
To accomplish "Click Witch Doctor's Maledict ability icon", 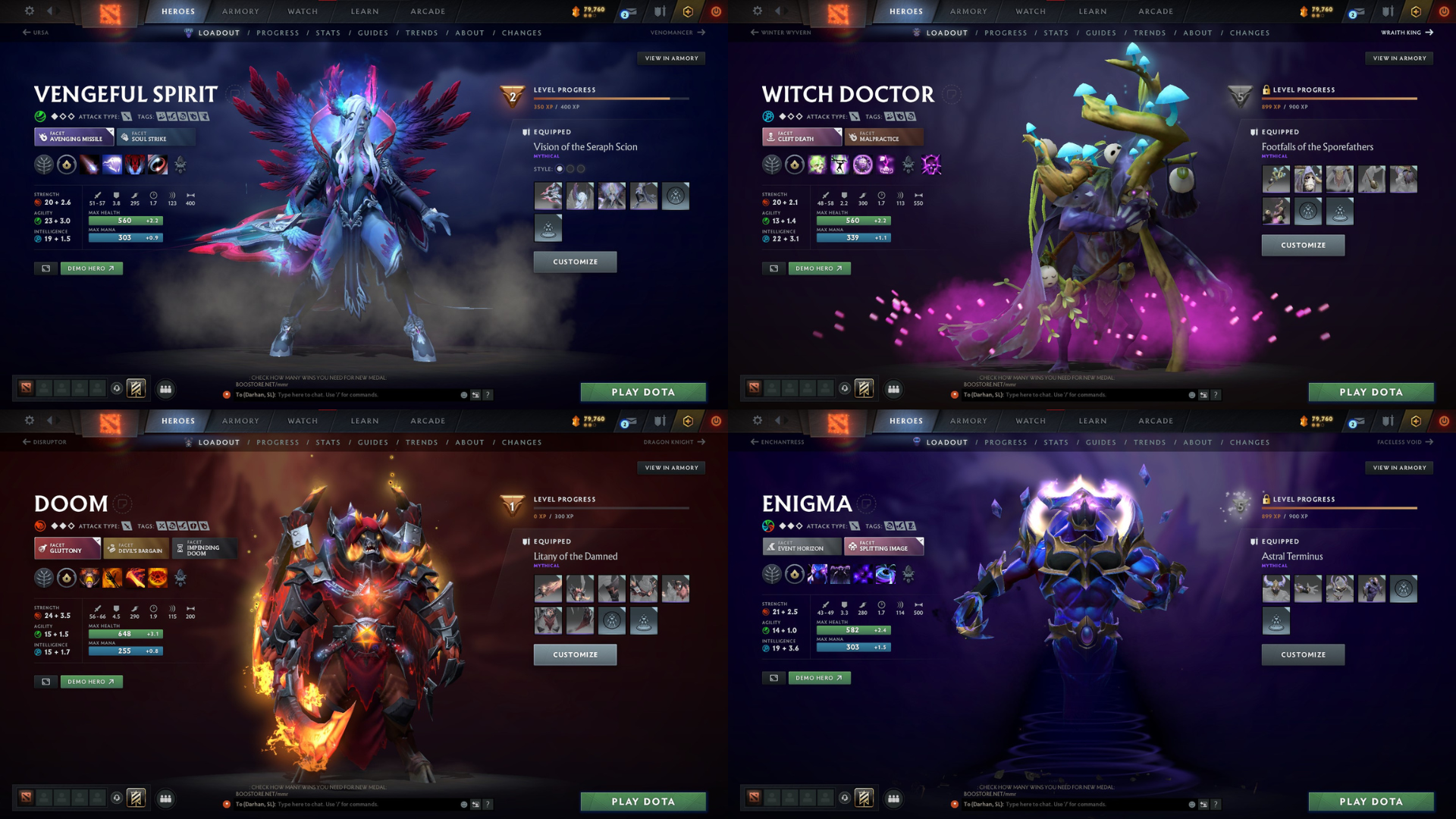I will click(x=861, y=165).
